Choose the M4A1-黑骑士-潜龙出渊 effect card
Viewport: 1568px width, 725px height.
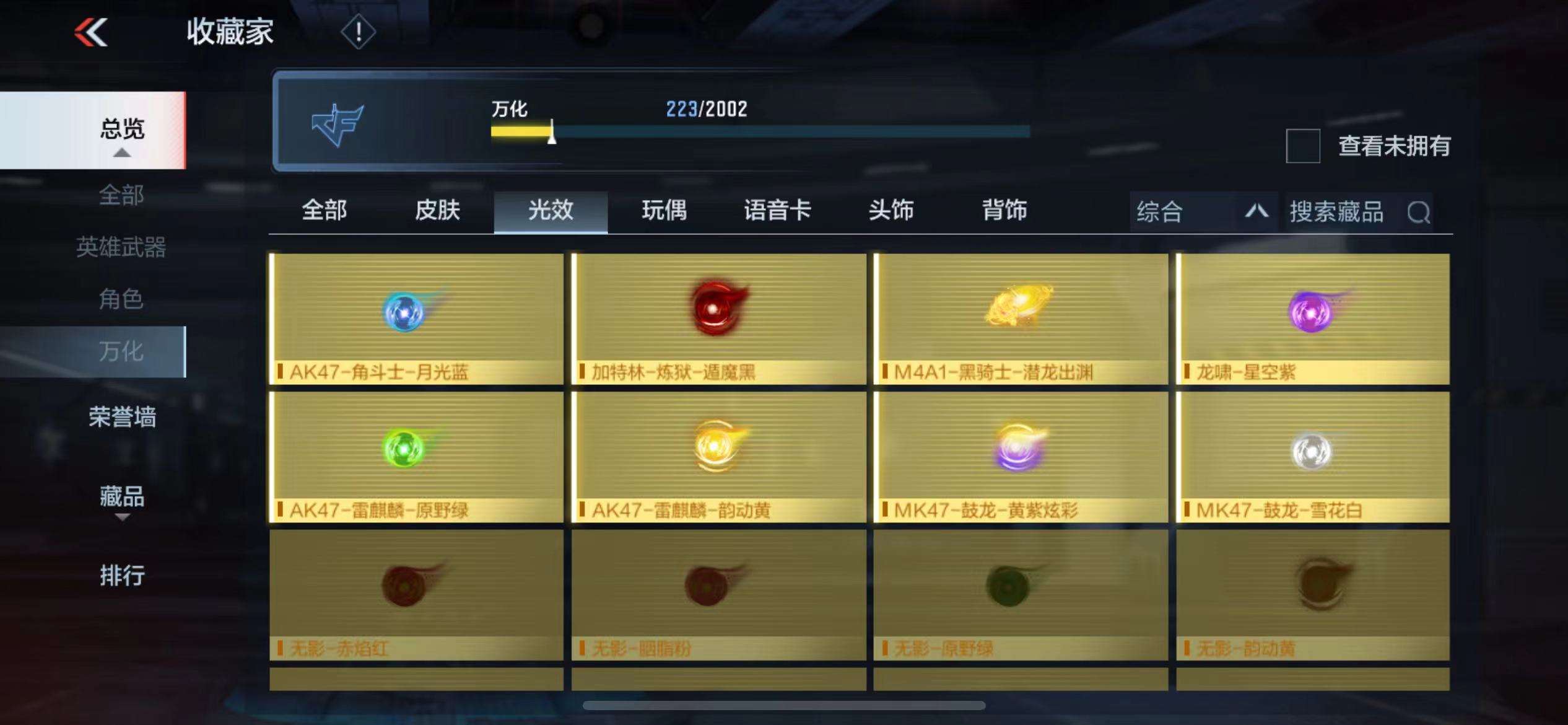pyautogui.click(x=1021, y=319)
